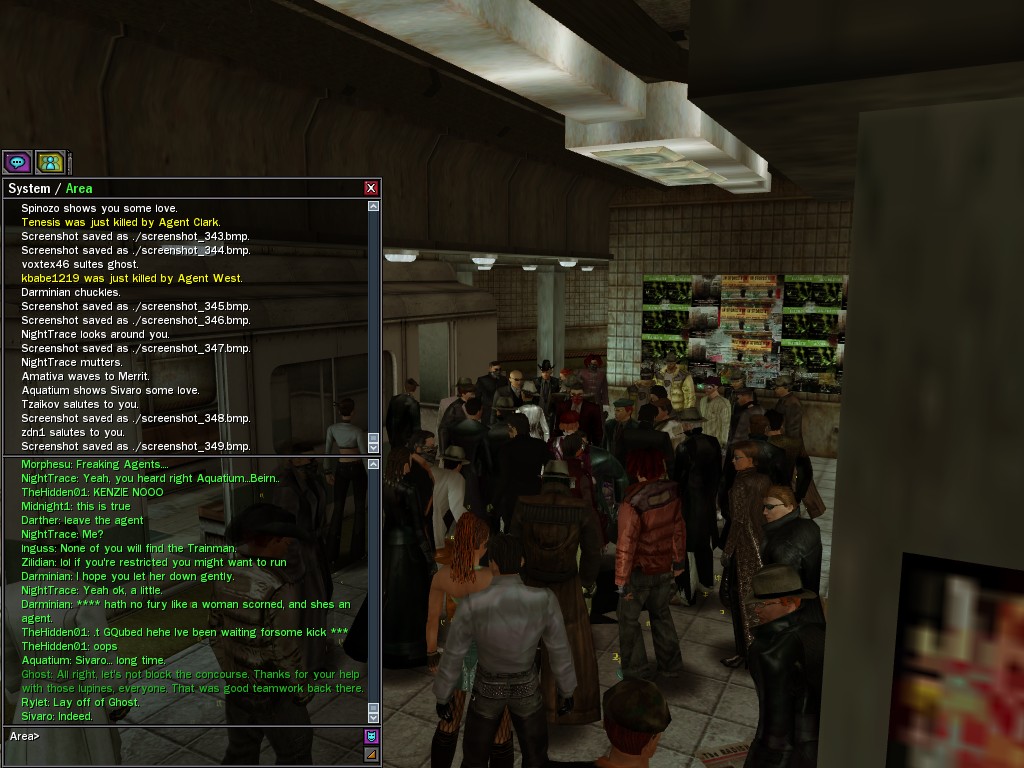Open the blue mask emote icon
This screenshot has height=768, width=1024.
pyautogui.click(x=372, y=737)
